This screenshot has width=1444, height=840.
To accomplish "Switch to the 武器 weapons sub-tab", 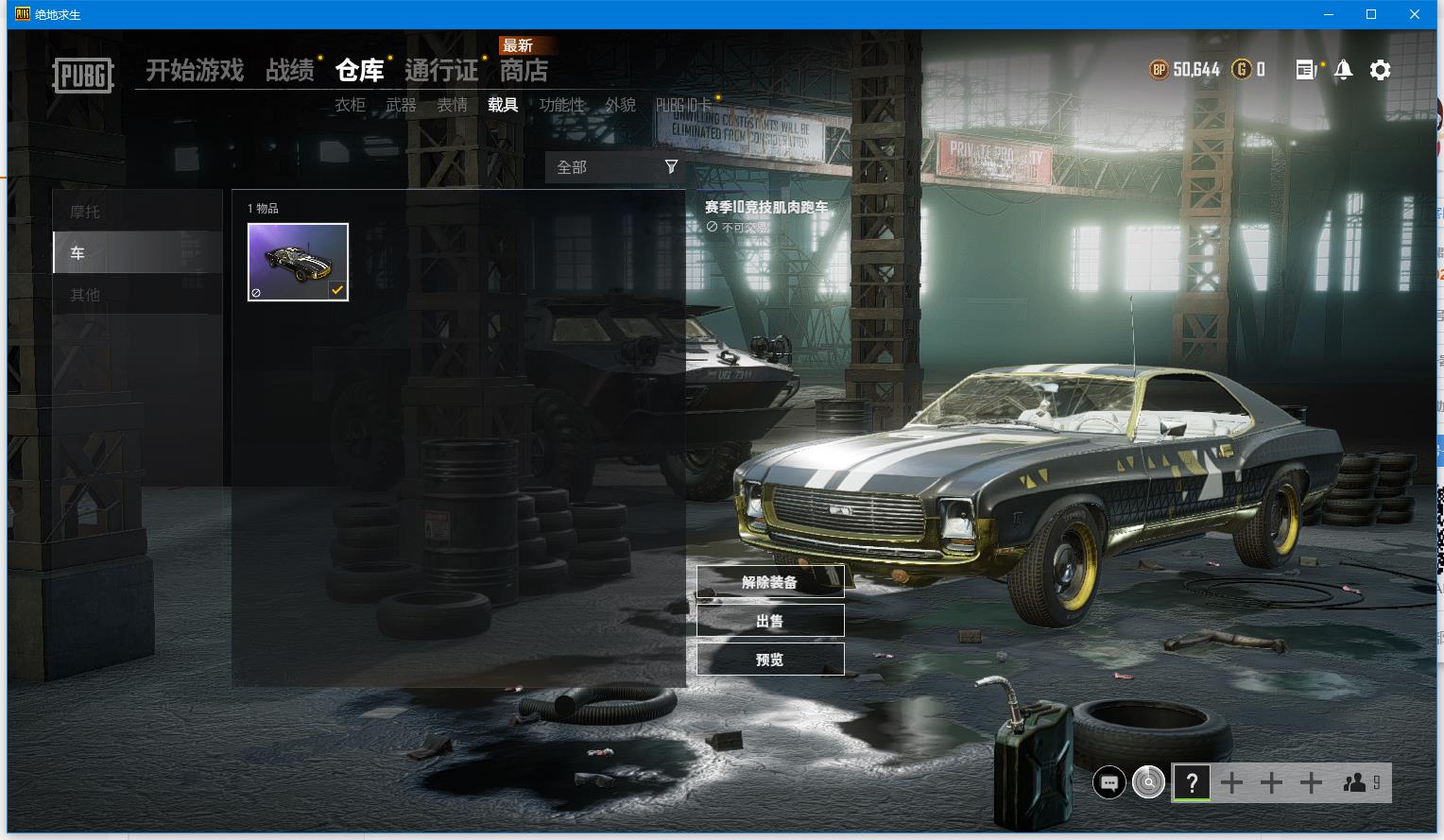I will [401, 105].
